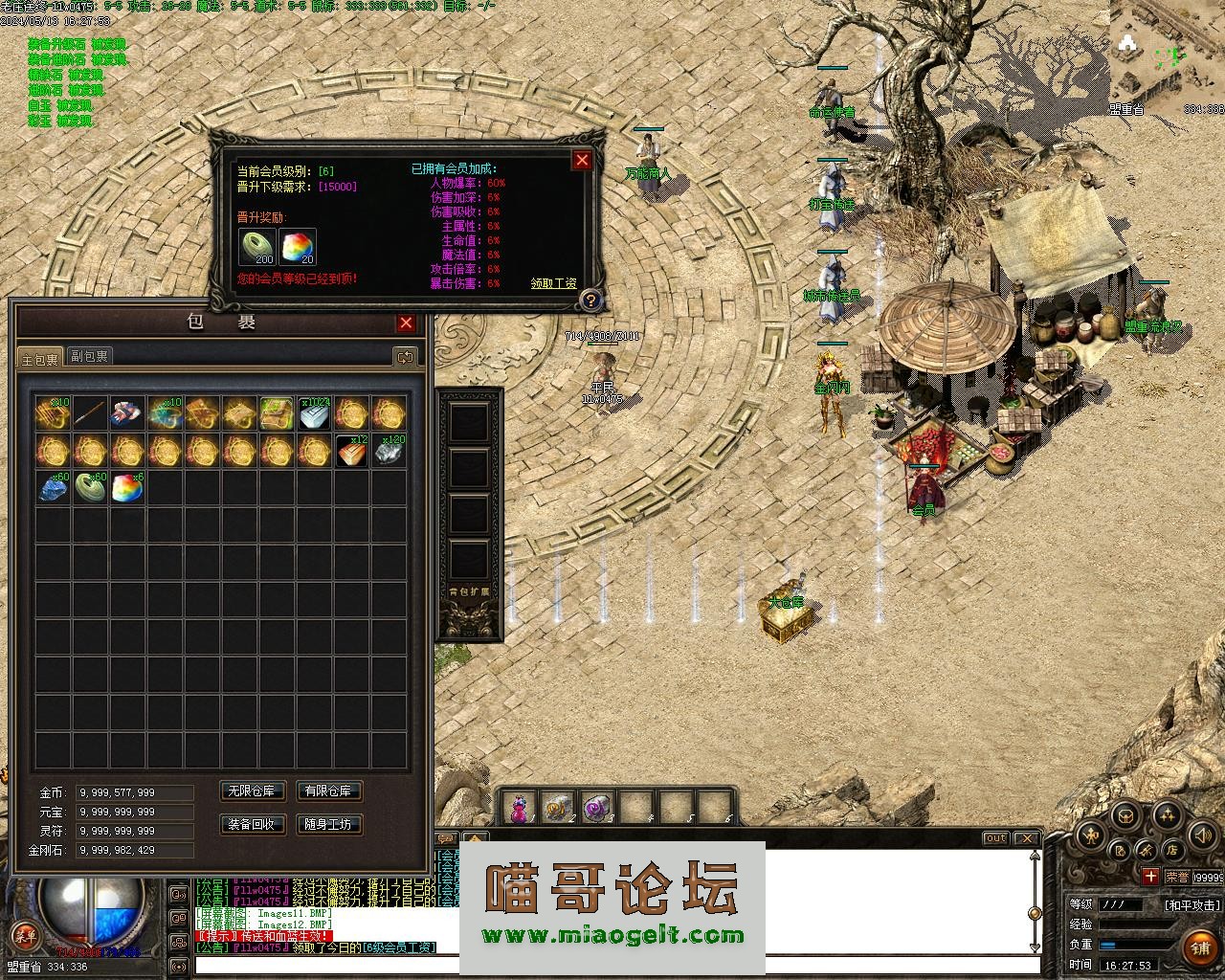Viewport: 1225px width, 980px height.
Task: Choose the silver ore stack x120
Action: (390, 451)
